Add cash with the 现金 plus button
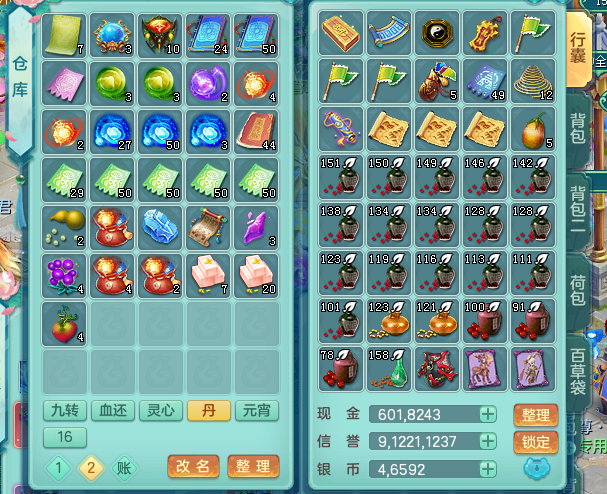 pos(488,414)
